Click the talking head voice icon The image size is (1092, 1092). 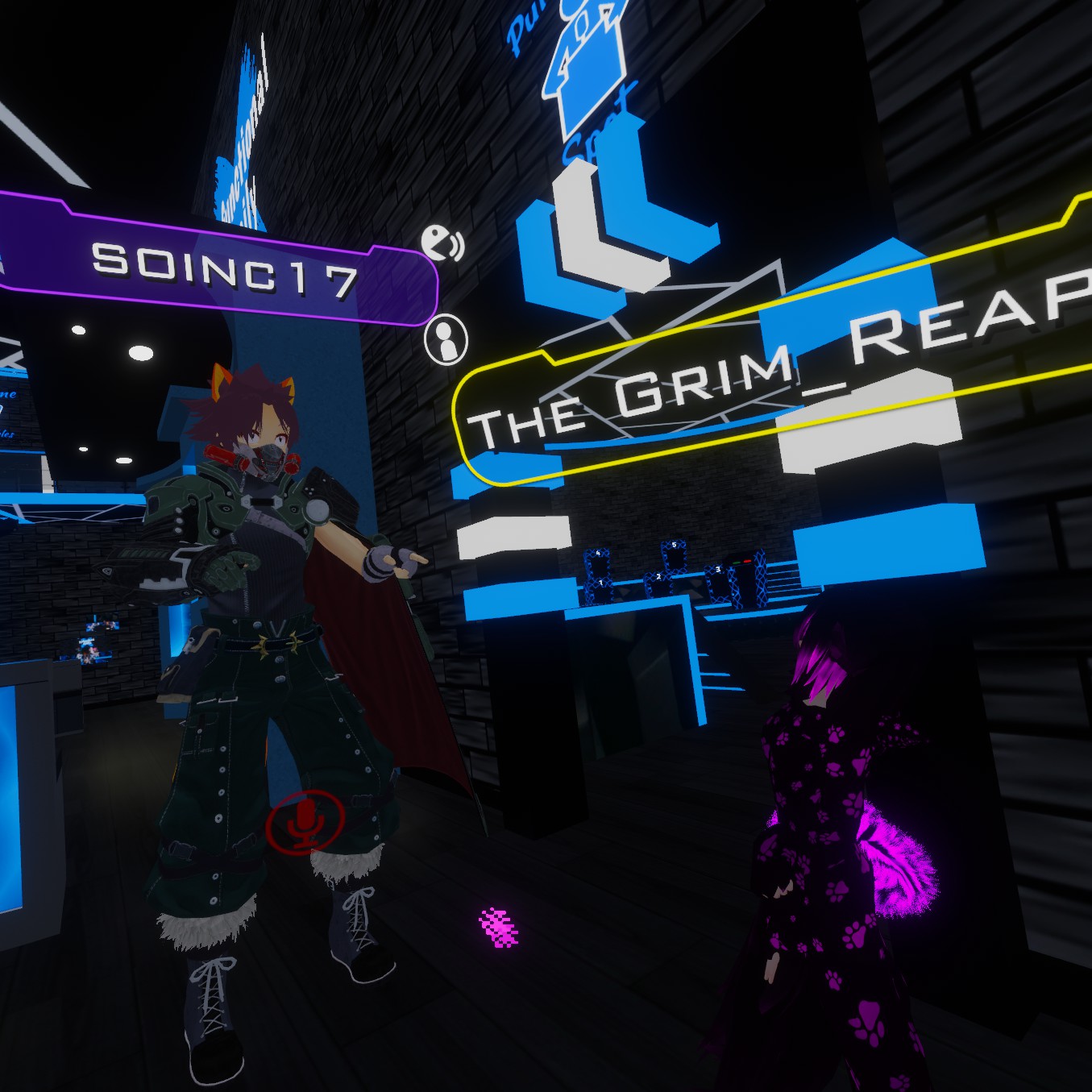[x=442, y=243]
